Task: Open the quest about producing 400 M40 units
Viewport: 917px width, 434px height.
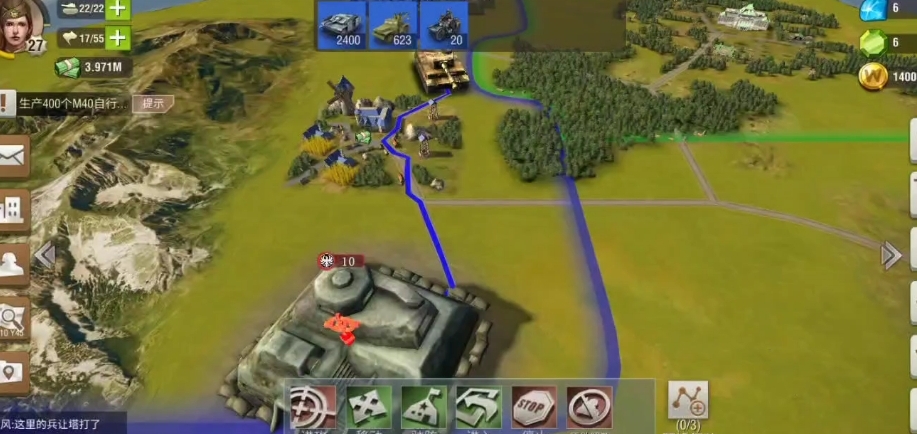Action: click(x=72, y=103)
